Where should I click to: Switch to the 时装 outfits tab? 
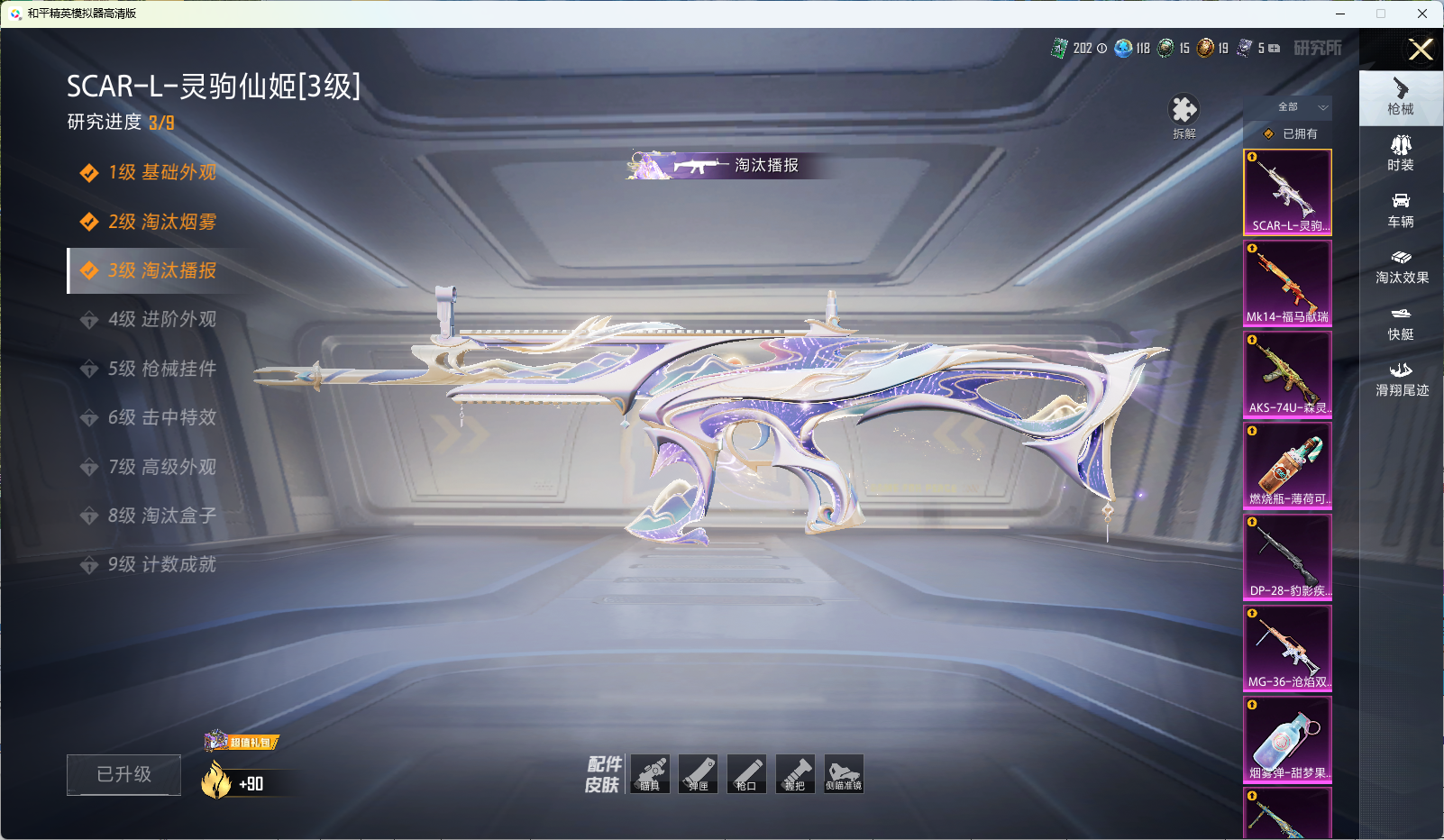pos(1401,153)
